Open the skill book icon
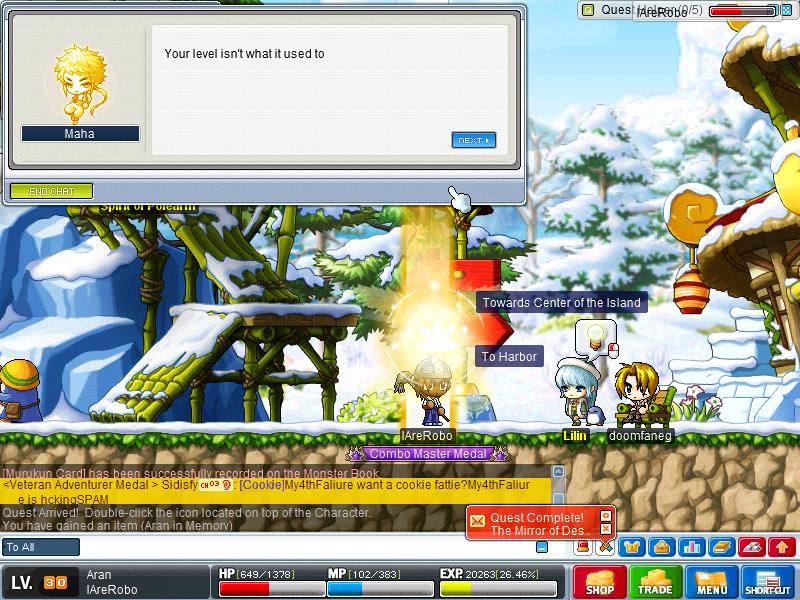 pyautogui.click(x=721, y=547)
